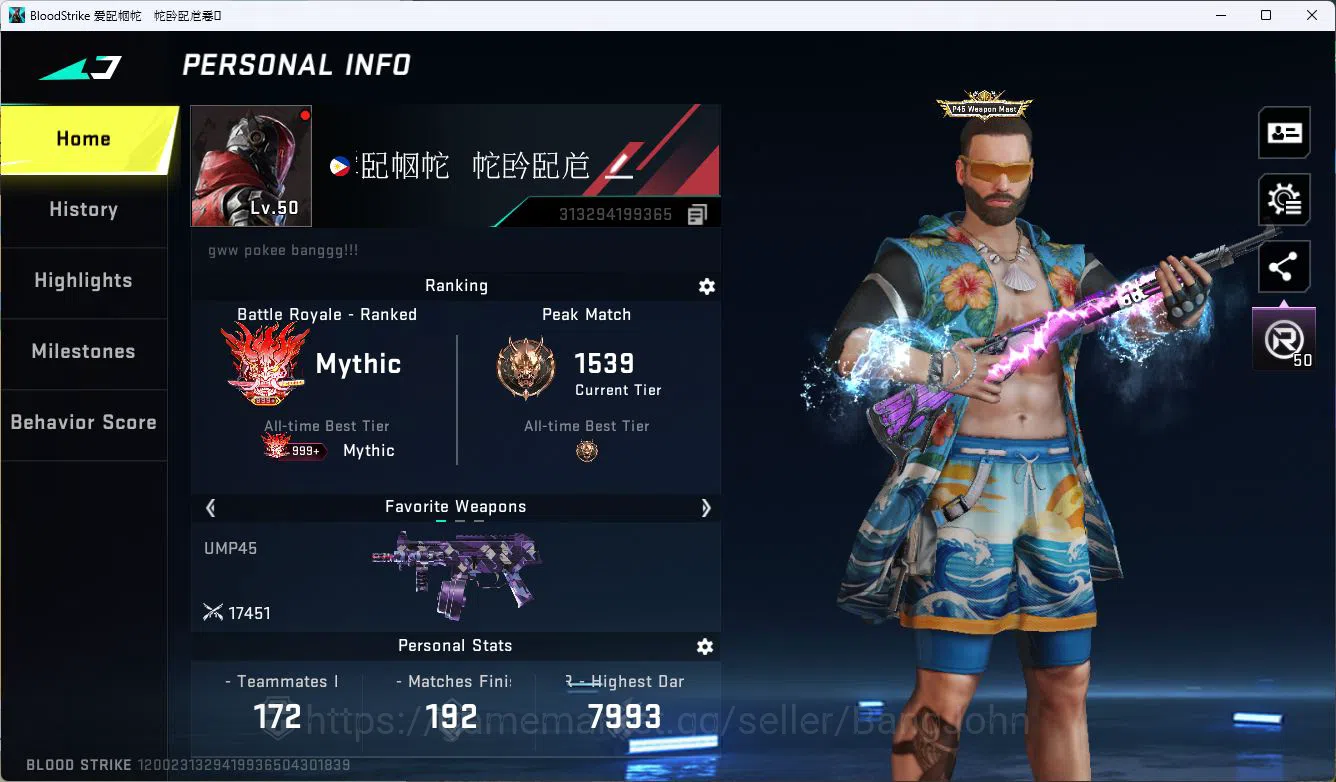Image resolution: width=1336 pixels, height=782 pixels.
Task: Show the next favorite weapon with right arrow
Action: tap(706, 508)
